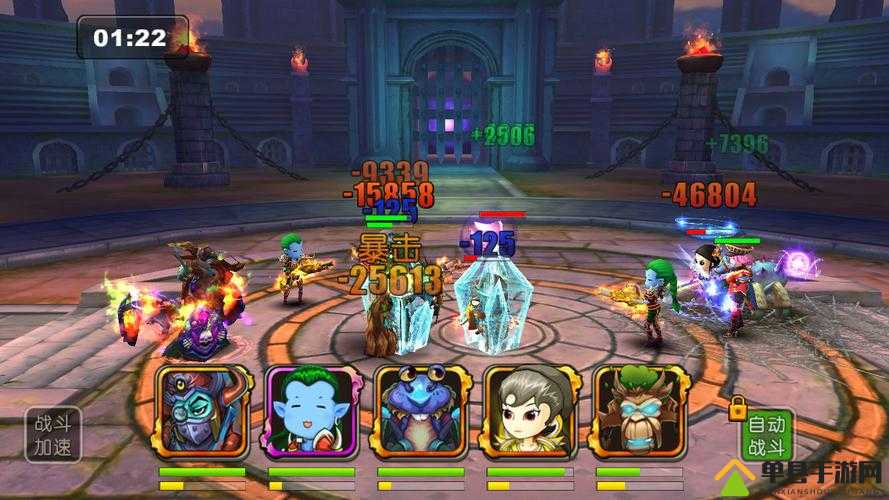Choose the blue frog creature hero portrait
The height and width of the screenshot is (500, 889).
pos(420,411)
